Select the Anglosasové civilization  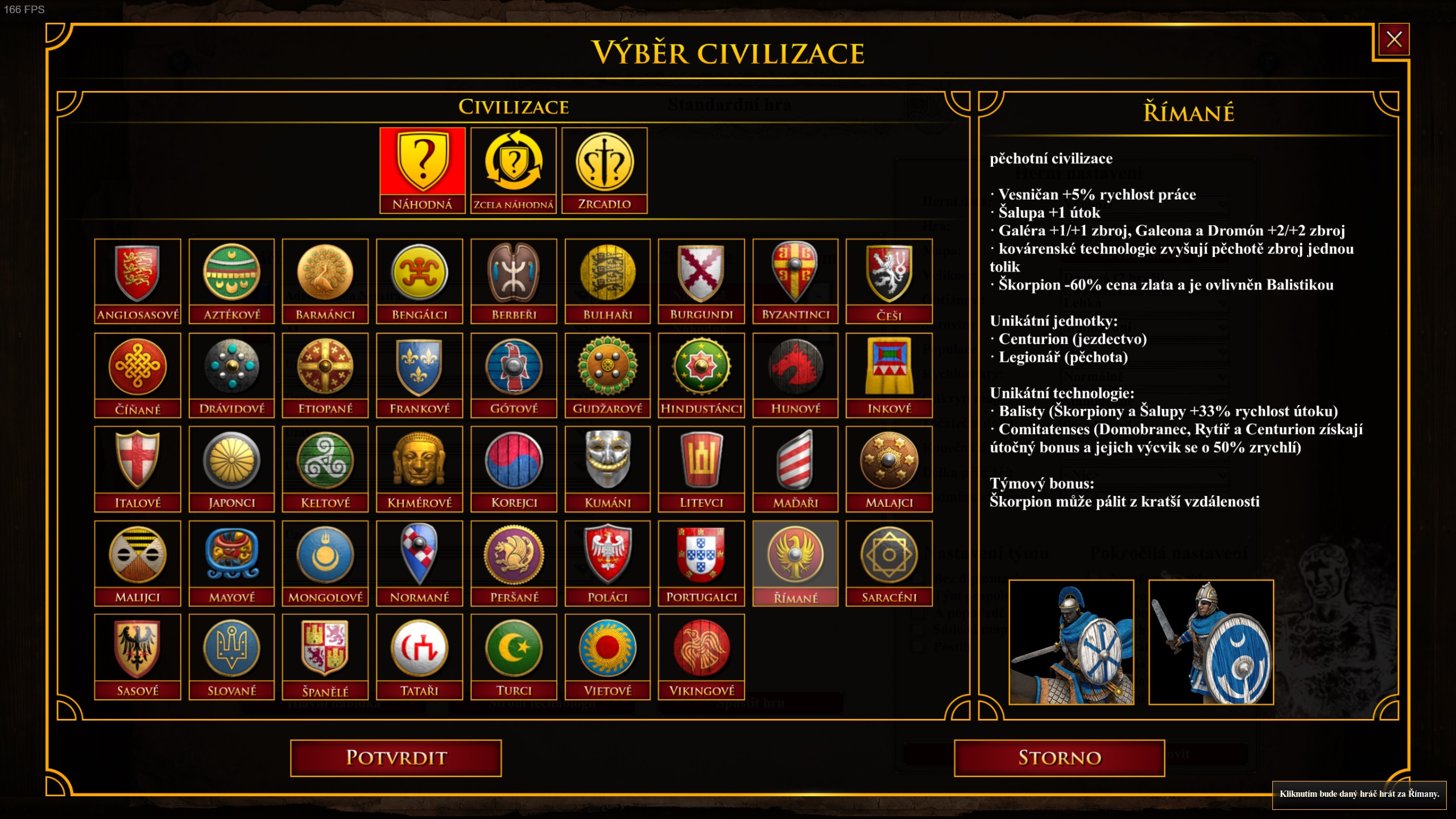click(138, 280)
